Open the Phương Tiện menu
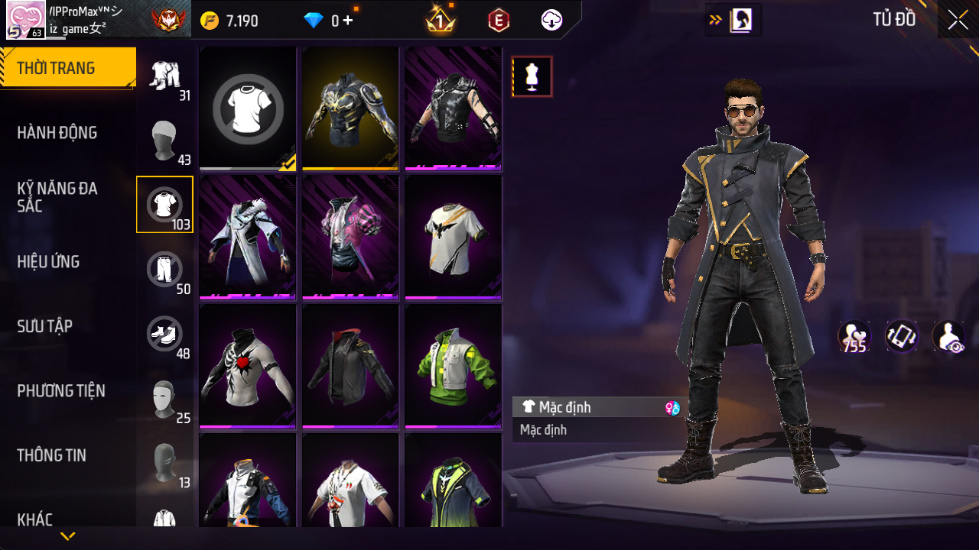The width and height of the screenshot is (979, 550). (61, 391)
